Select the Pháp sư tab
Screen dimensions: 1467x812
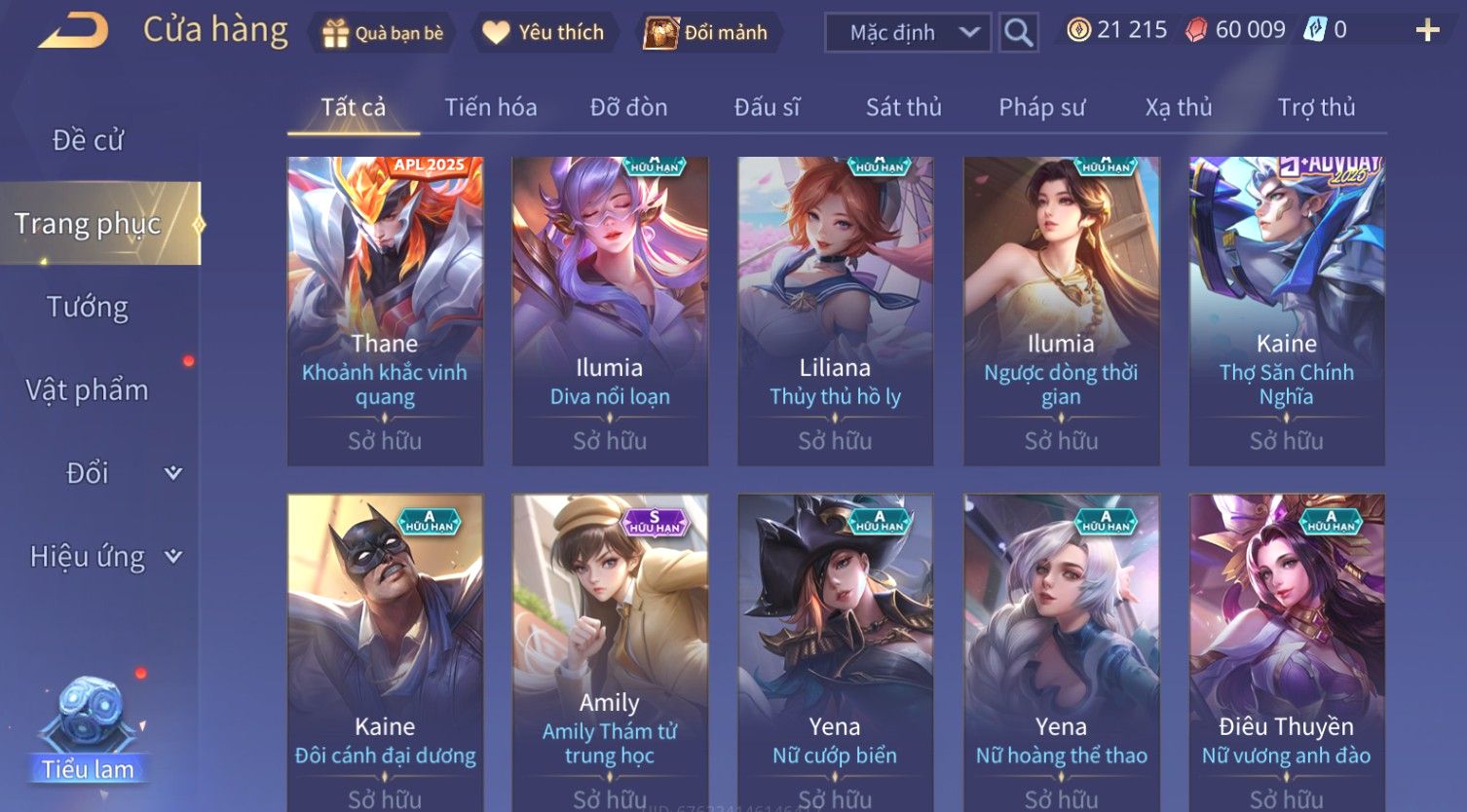click(x=1041, y=107)
